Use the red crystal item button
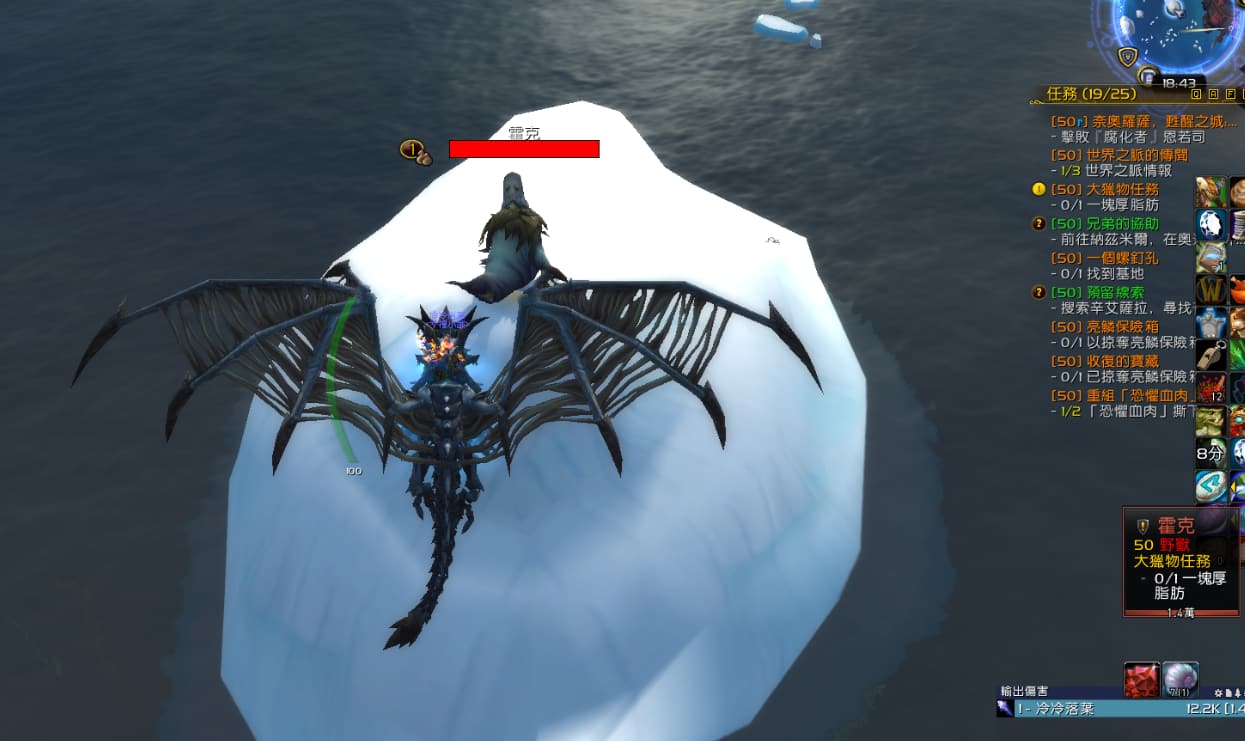This screenshot has height=741, width=1245. [x=1141, y=679]
